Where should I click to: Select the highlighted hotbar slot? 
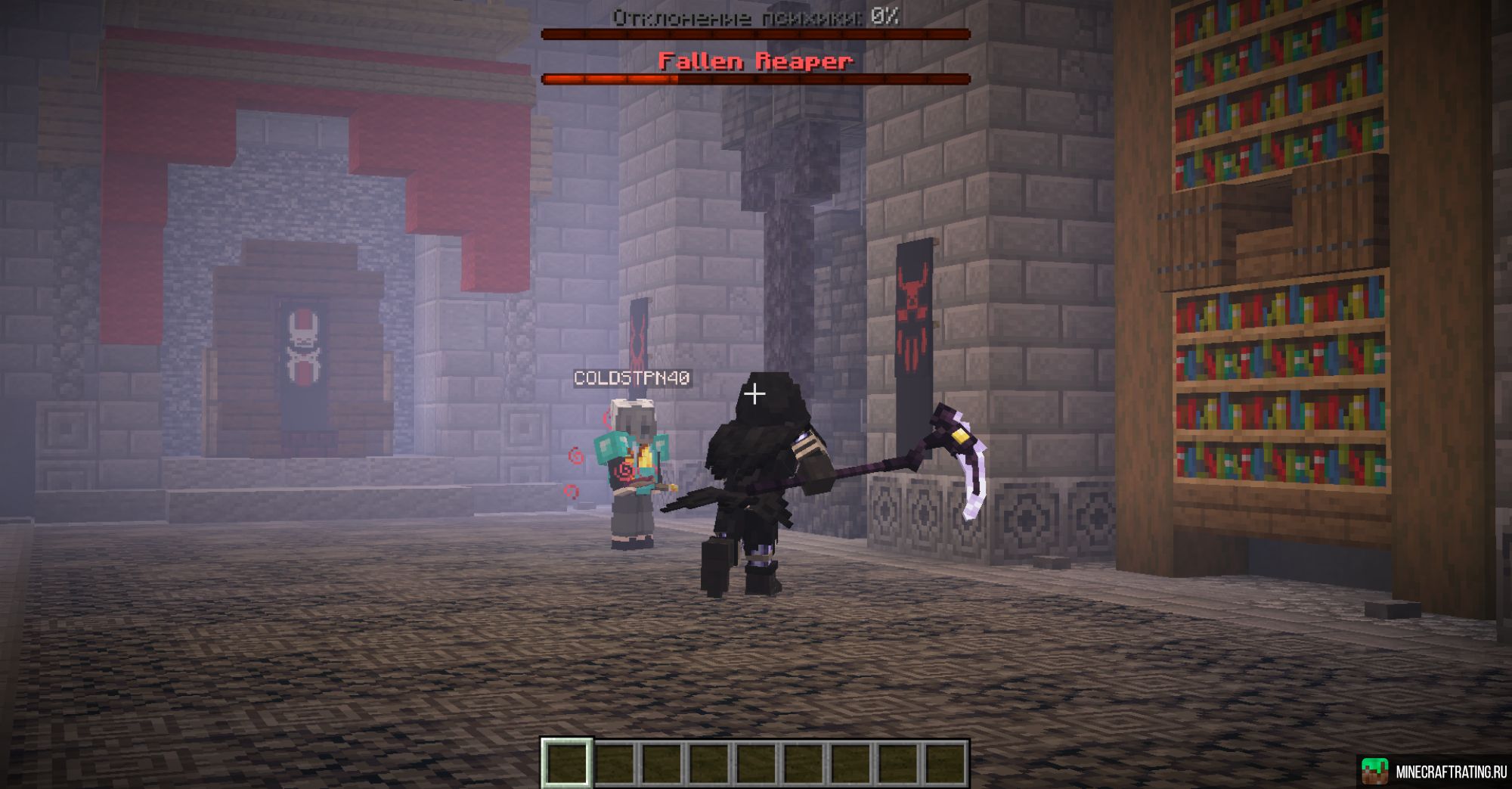(567, 763)
